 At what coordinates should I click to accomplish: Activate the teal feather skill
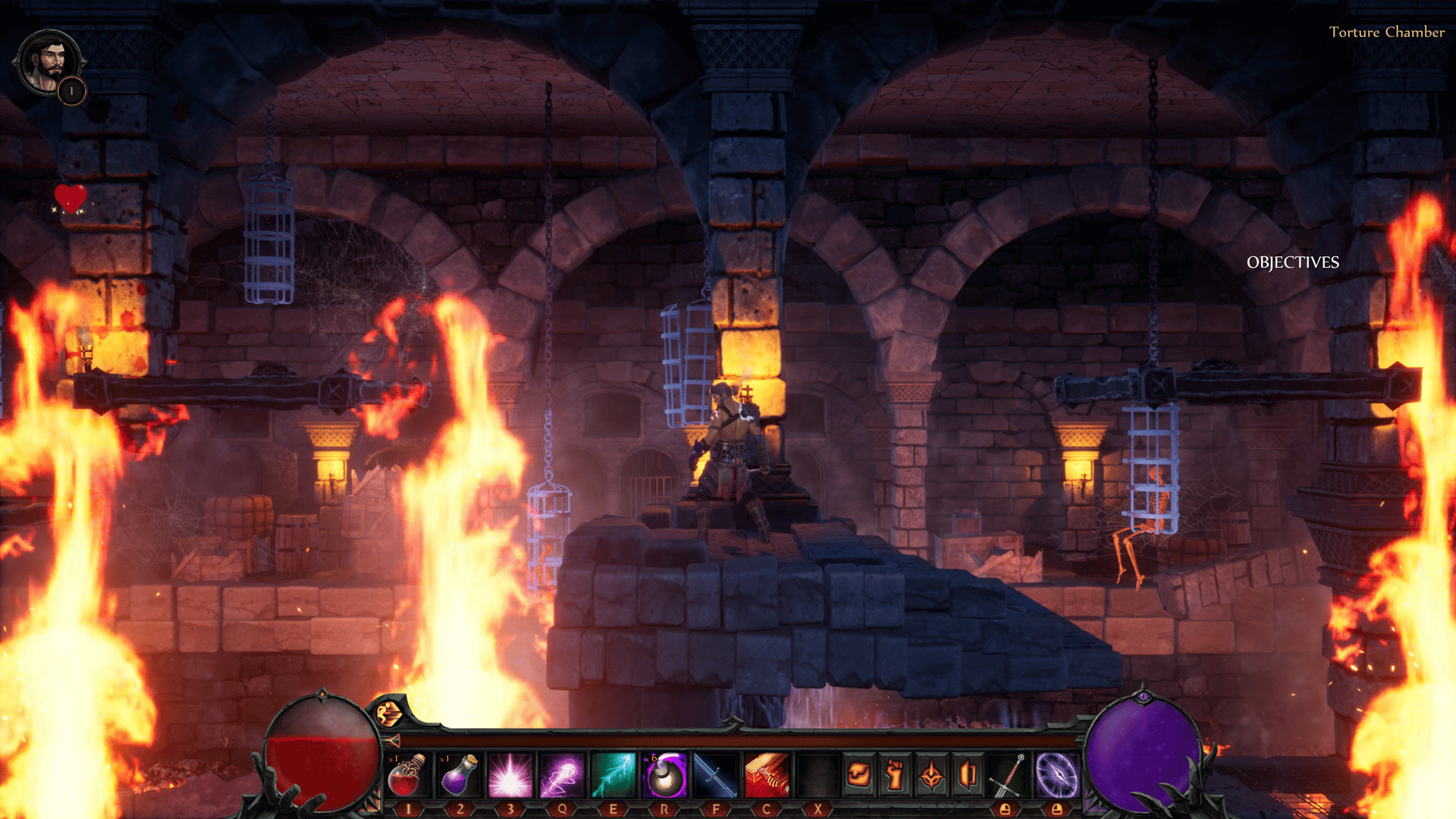613,775
